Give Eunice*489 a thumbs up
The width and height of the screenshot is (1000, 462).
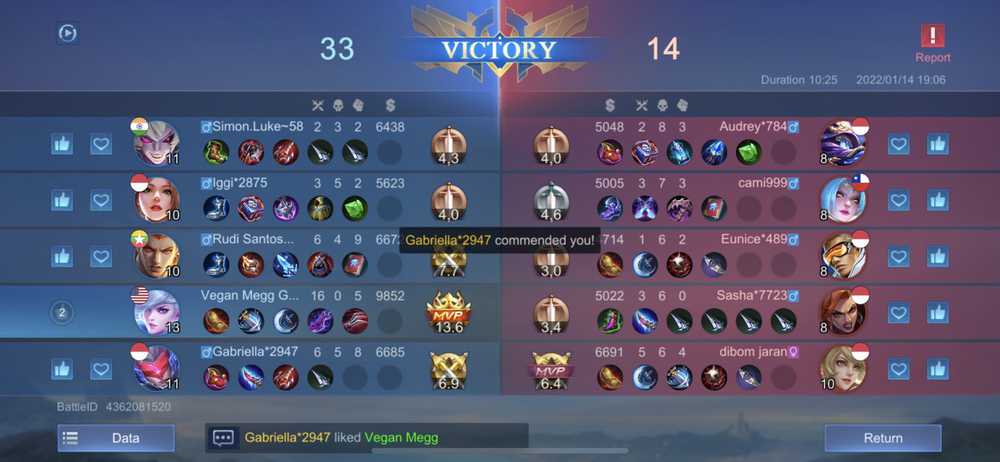(x=937, y=257)
